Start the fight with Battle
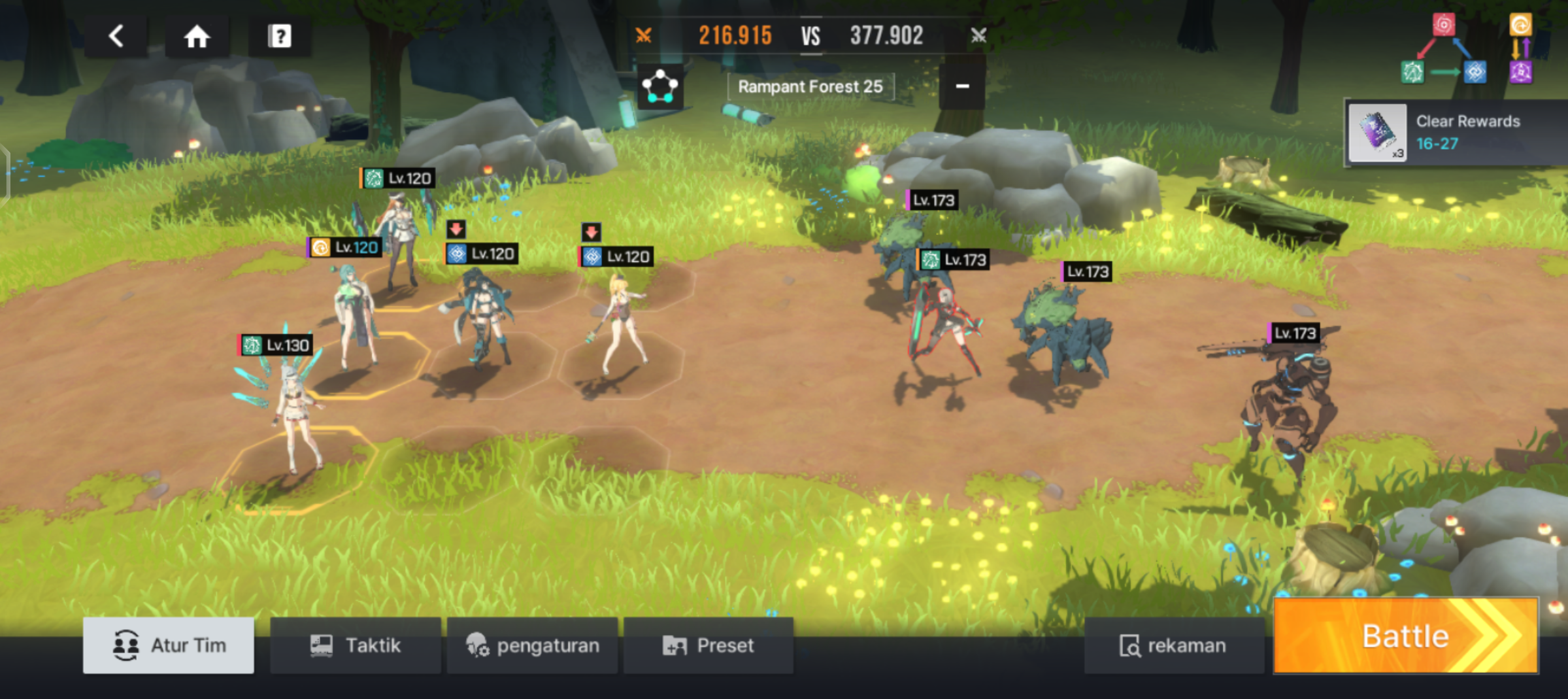This screenshot has width=1568, height=699. tap(1406, 636)
